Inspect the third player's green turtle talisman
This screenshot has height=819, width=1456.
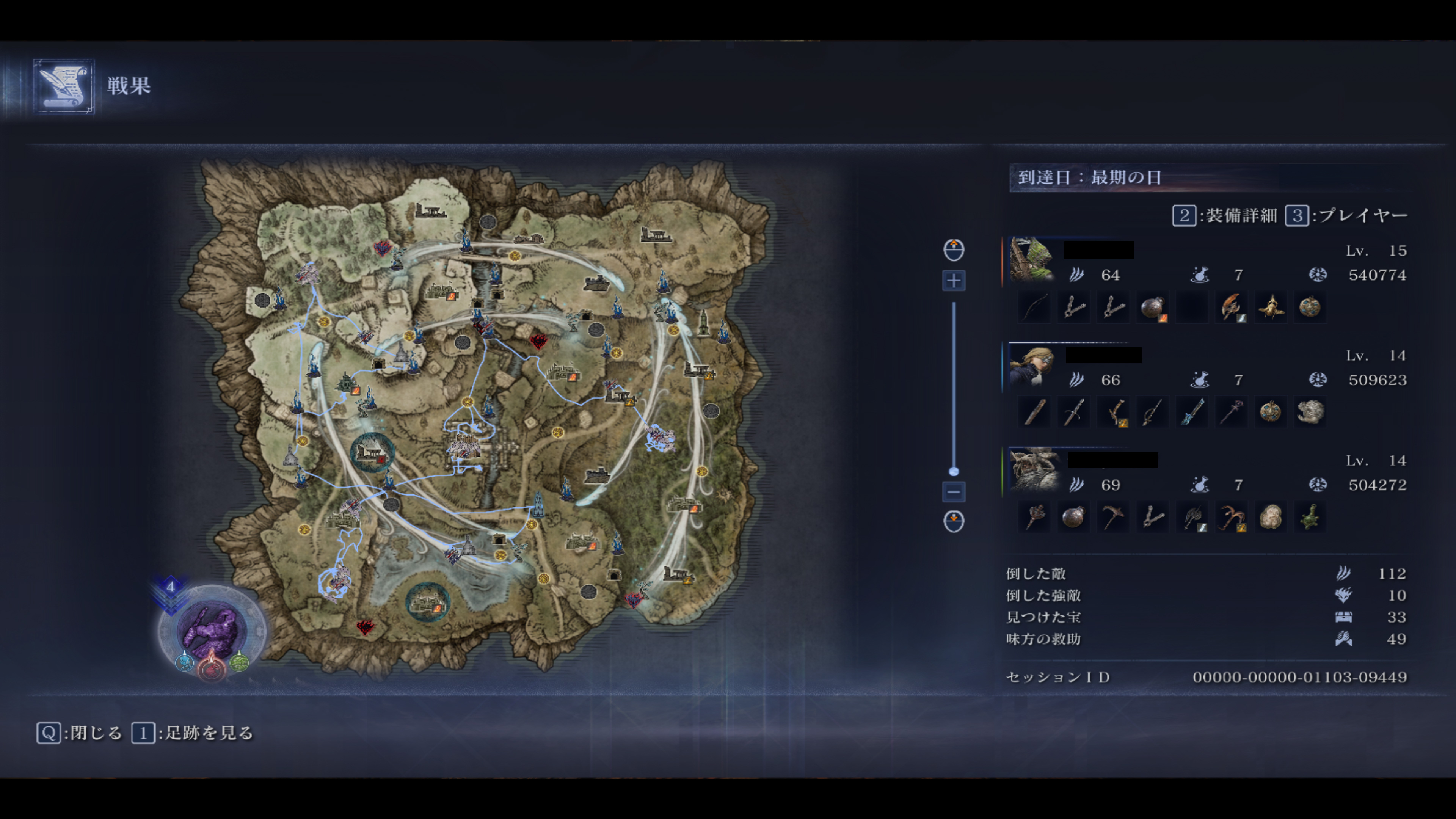click(1310, 517)
